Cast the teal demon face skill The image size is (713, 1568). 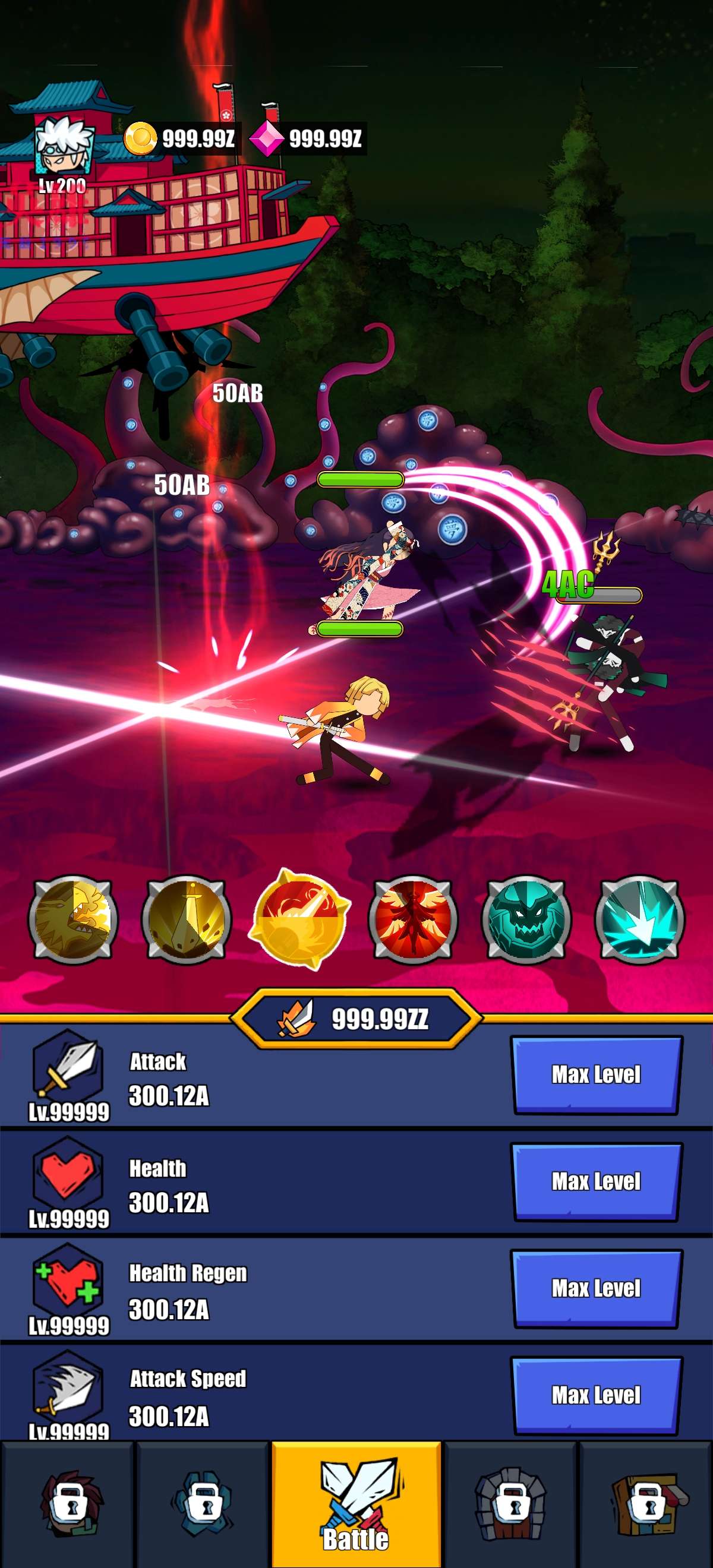(x=526, y=919)
